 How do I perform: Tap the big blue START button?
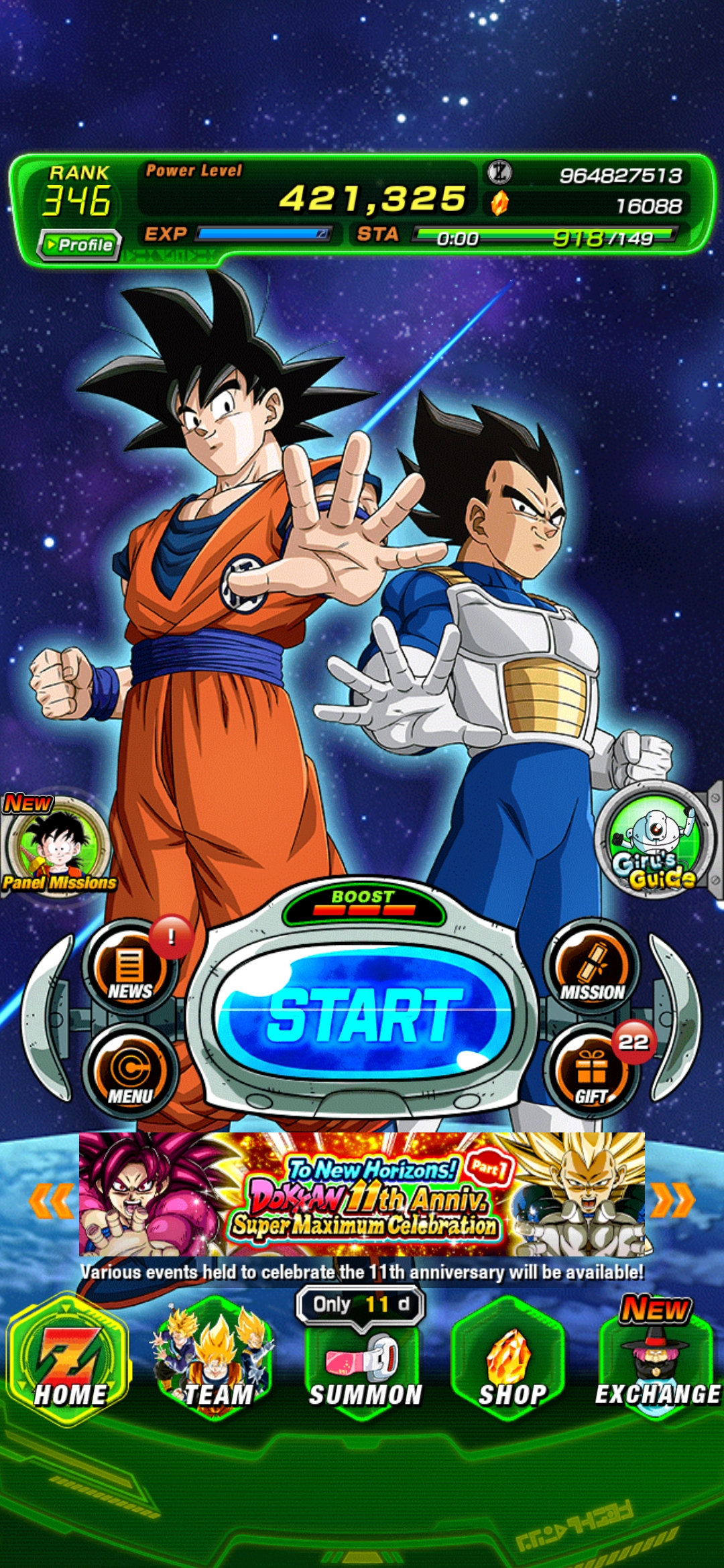coord(363,1013)
